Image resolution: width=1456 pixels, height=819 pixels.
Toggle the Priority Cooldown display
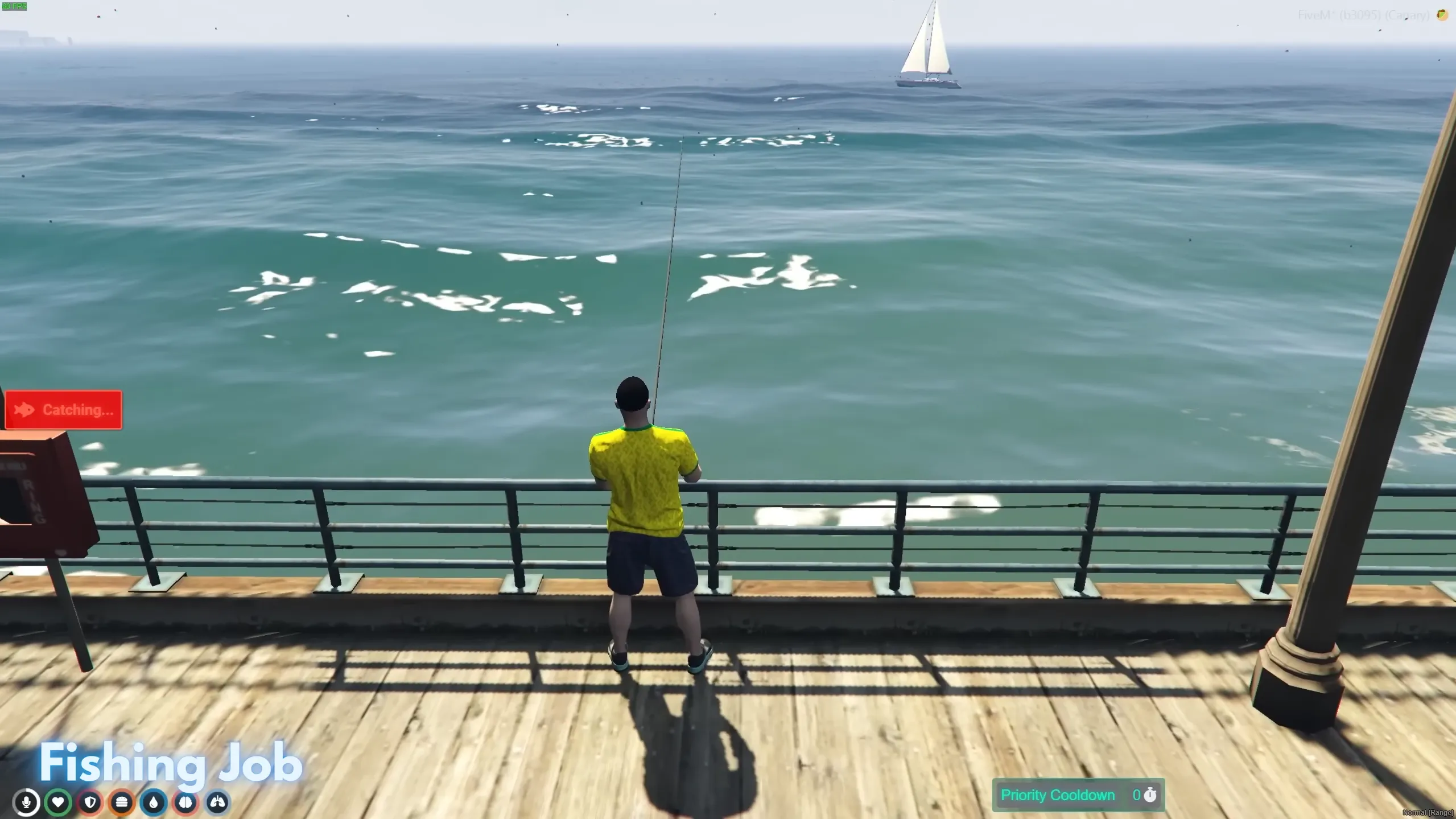1079,795
